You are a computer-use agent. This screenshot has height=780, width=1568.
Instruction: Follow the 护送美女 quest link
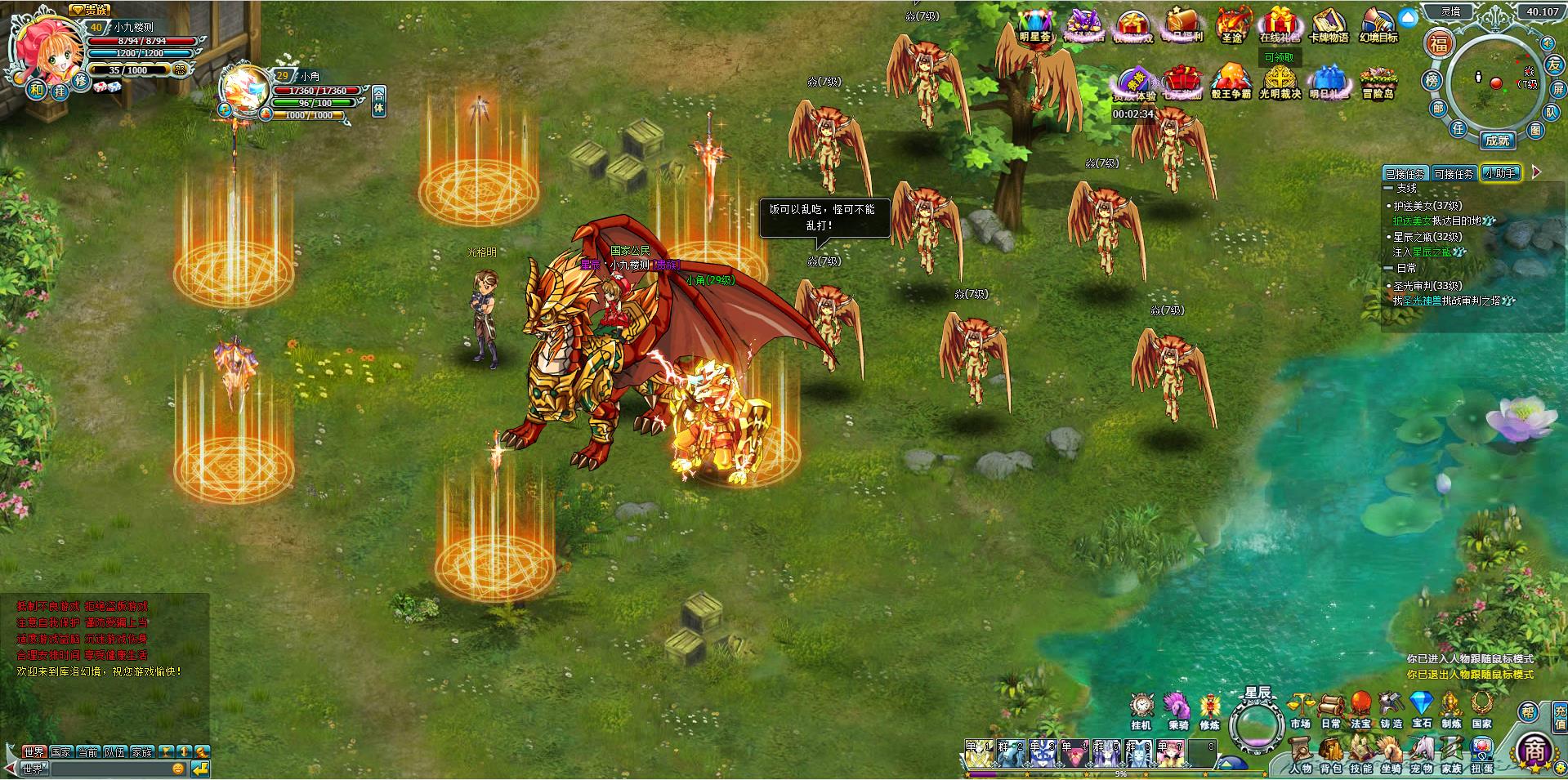(1412, 220)
